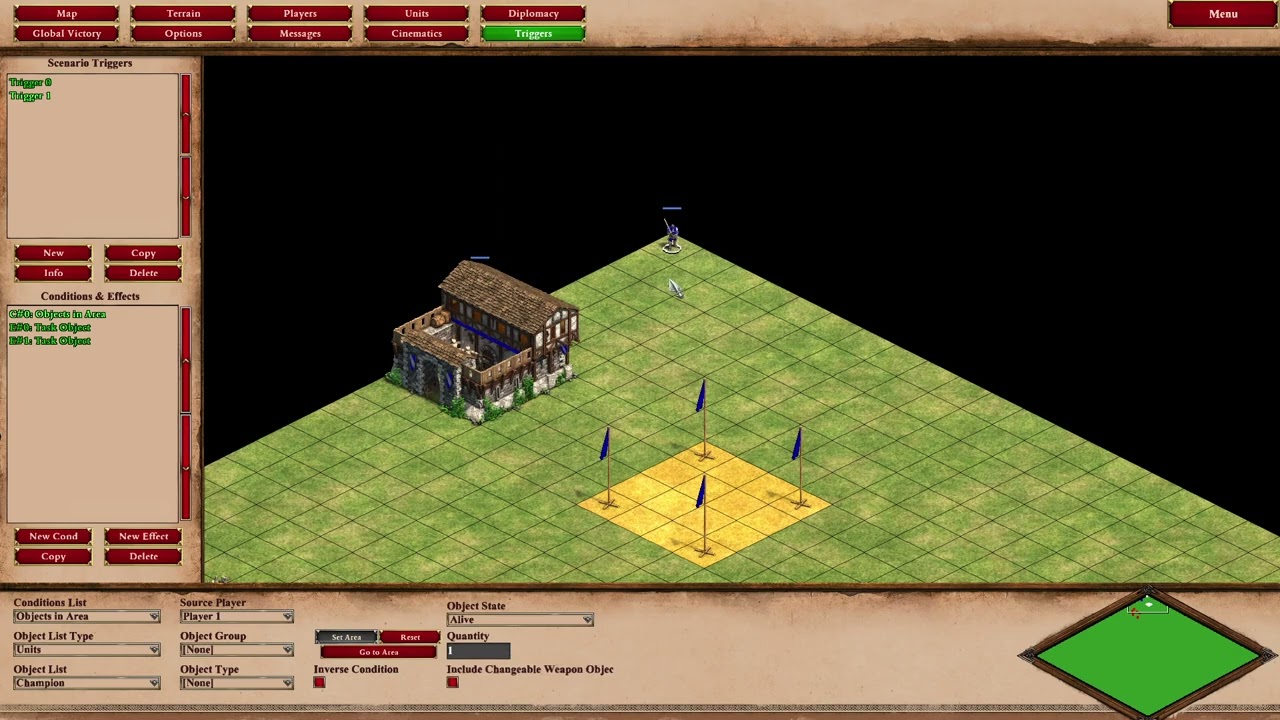
Task: Click the Menu button in top right
Action: [1222, 13]
